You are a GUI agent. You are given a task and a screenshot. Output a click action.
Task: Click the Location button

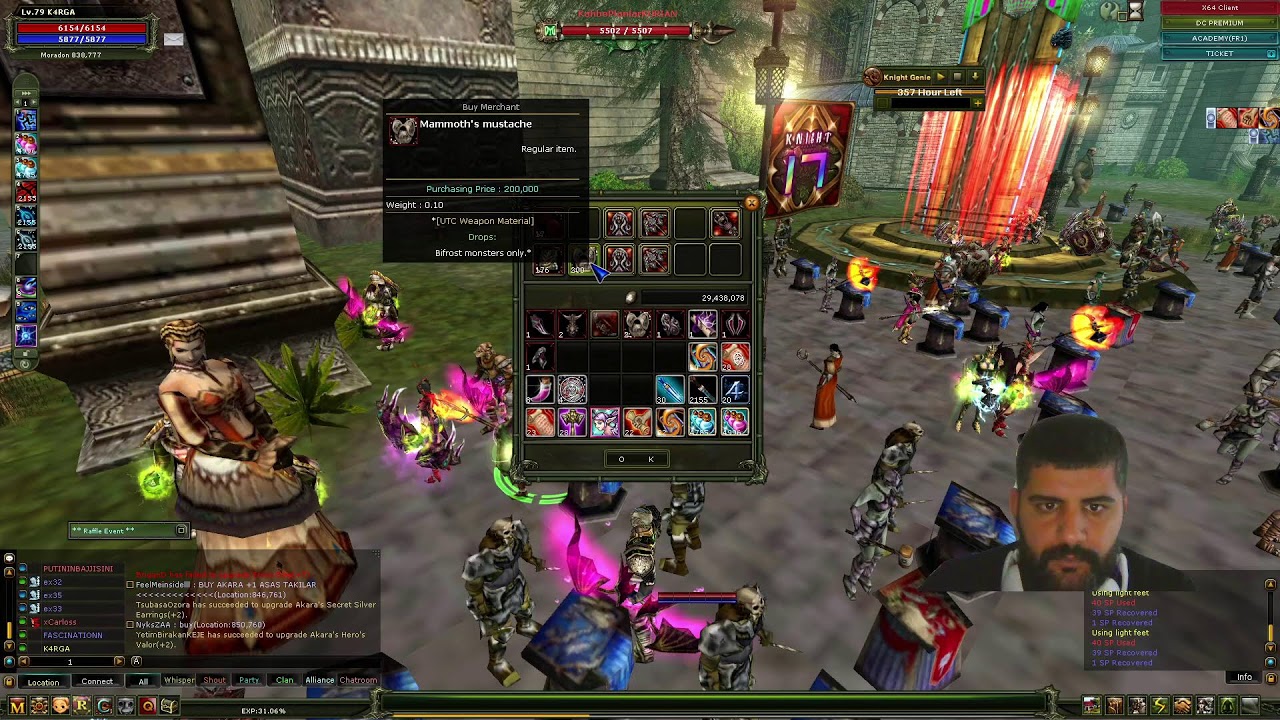[x=43, y=682]
